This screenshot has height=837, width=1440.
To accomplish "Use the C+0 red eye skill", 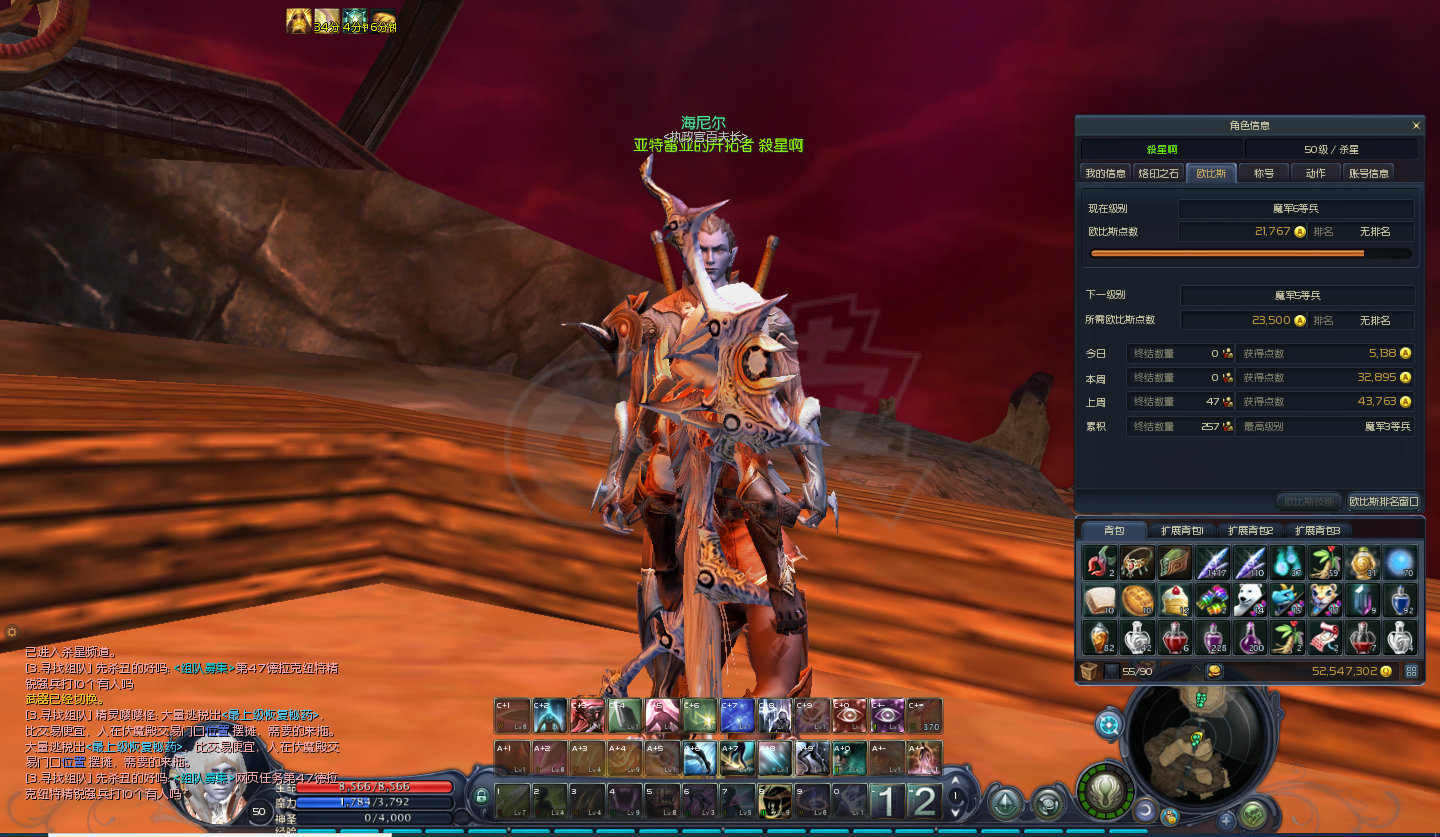I will point(849,716).
